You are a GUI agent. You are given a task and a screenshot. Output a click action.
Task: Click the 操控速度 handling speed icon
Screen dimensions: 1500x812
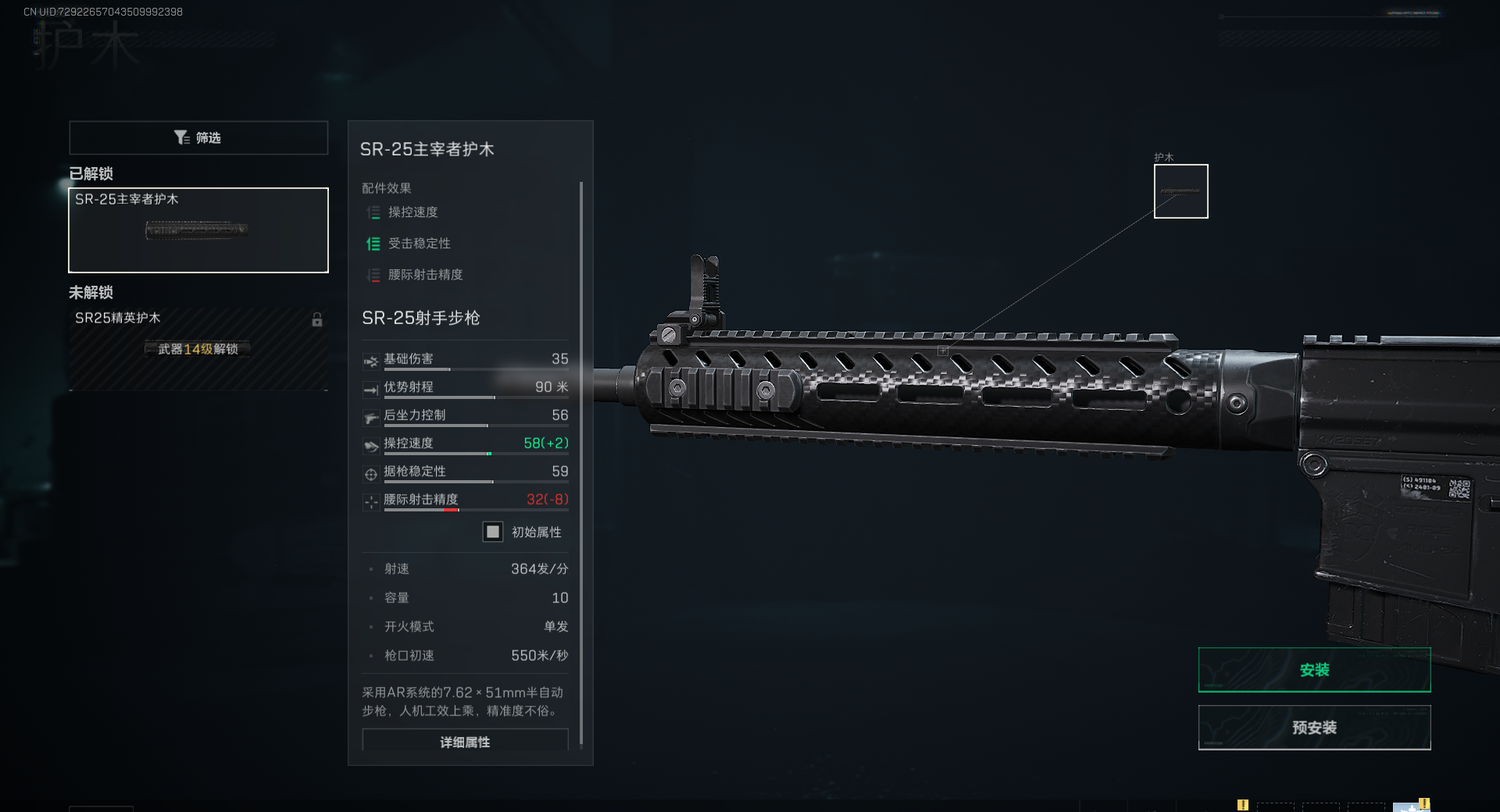click(371, 445)
